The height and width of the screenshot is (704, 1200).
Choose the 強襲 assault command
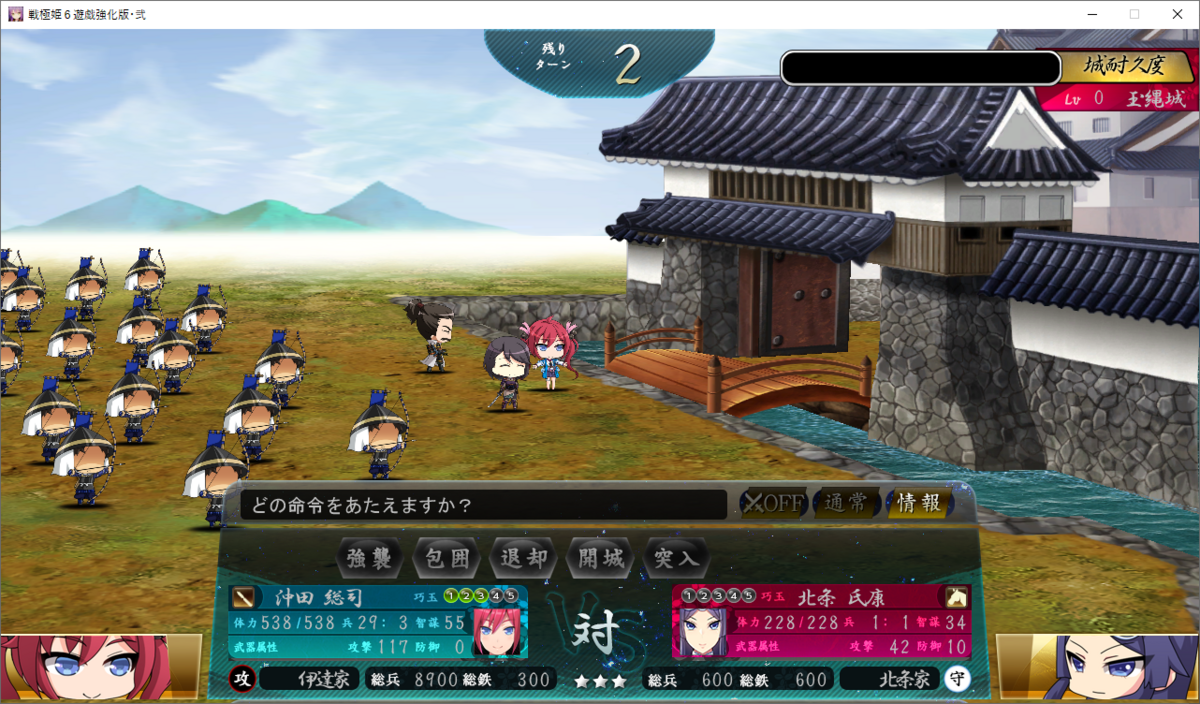pos(371,558)
